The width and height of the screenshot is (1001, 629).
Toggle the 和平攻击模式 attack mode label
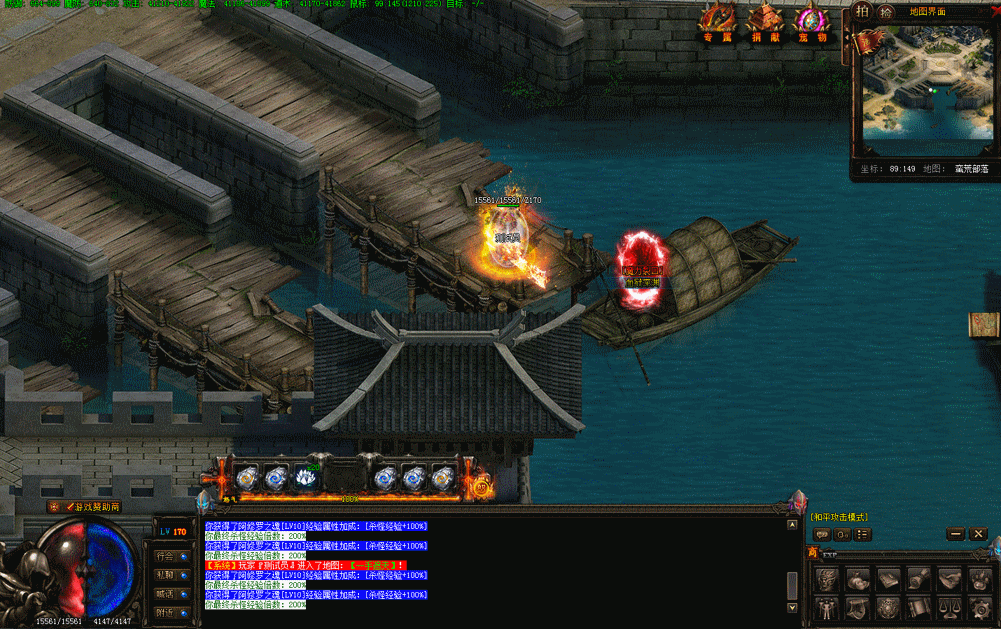tap(839, 517)
